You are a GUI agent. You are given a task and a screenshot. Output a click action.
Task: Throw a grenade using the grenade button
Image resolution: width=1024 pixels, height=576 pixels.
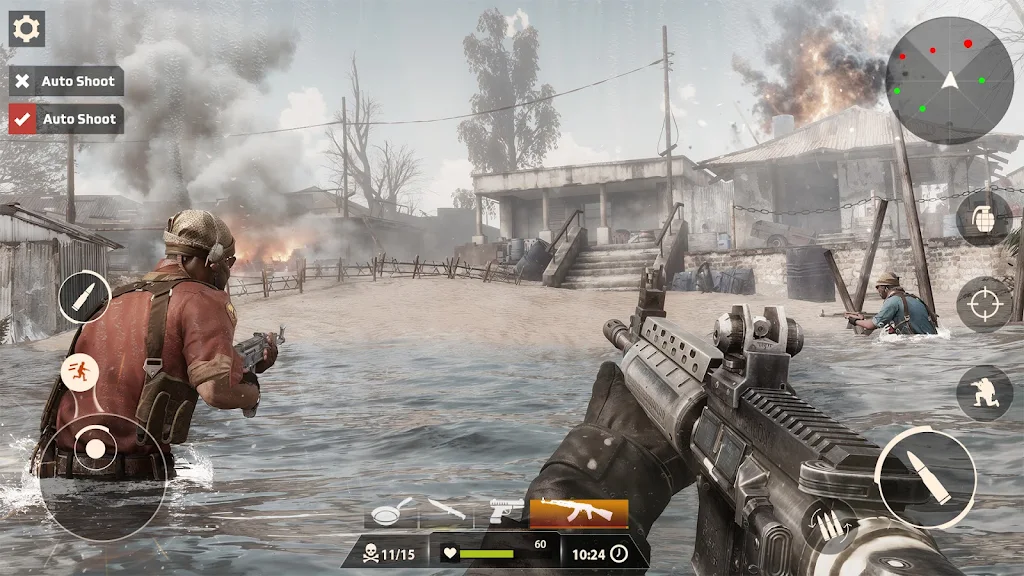[x=984, y=218]
